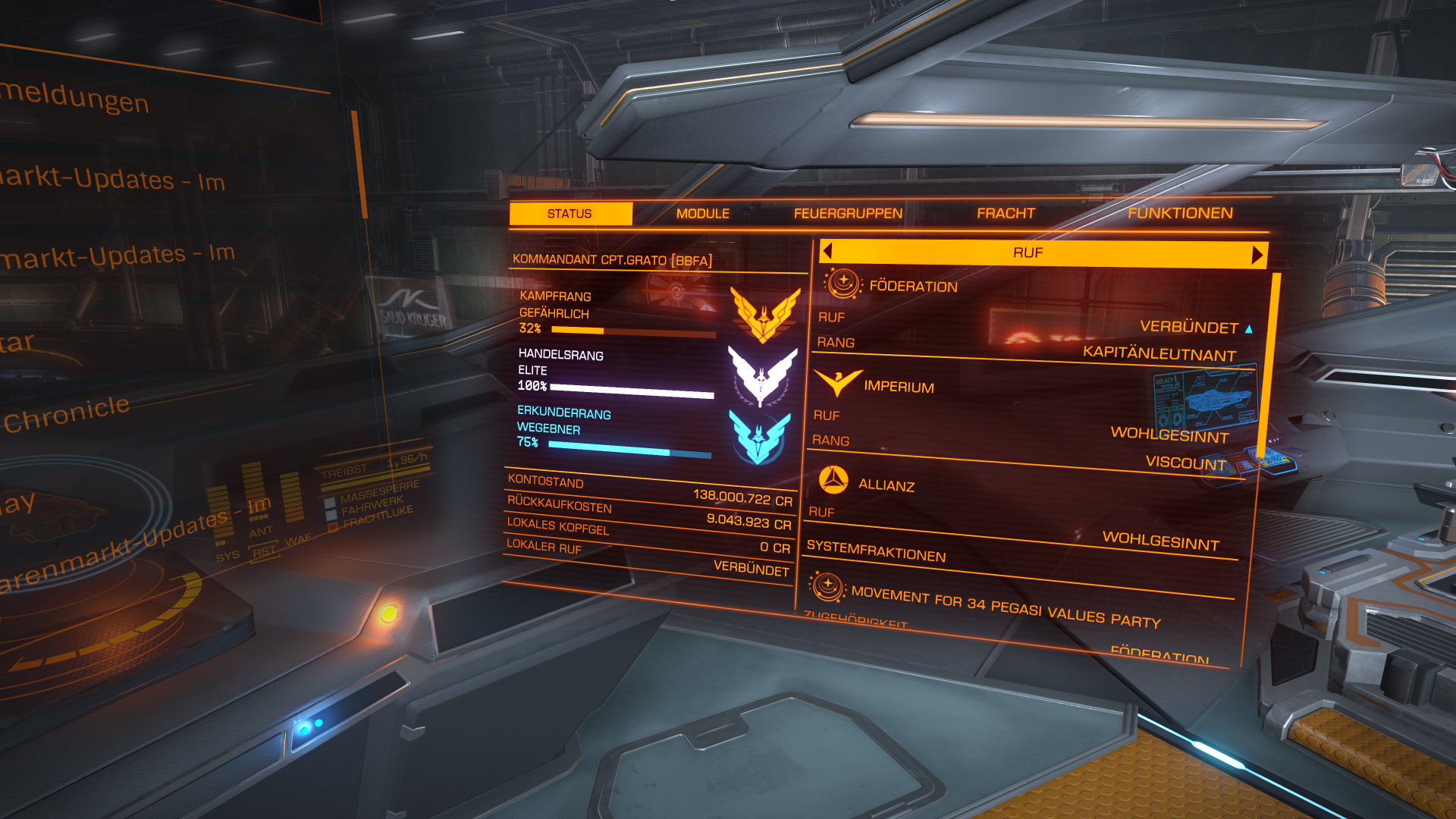The height and width of the screenshot is (819, 1456).
Task: Switch to the STATUS tab
Action: pos(570,214)
